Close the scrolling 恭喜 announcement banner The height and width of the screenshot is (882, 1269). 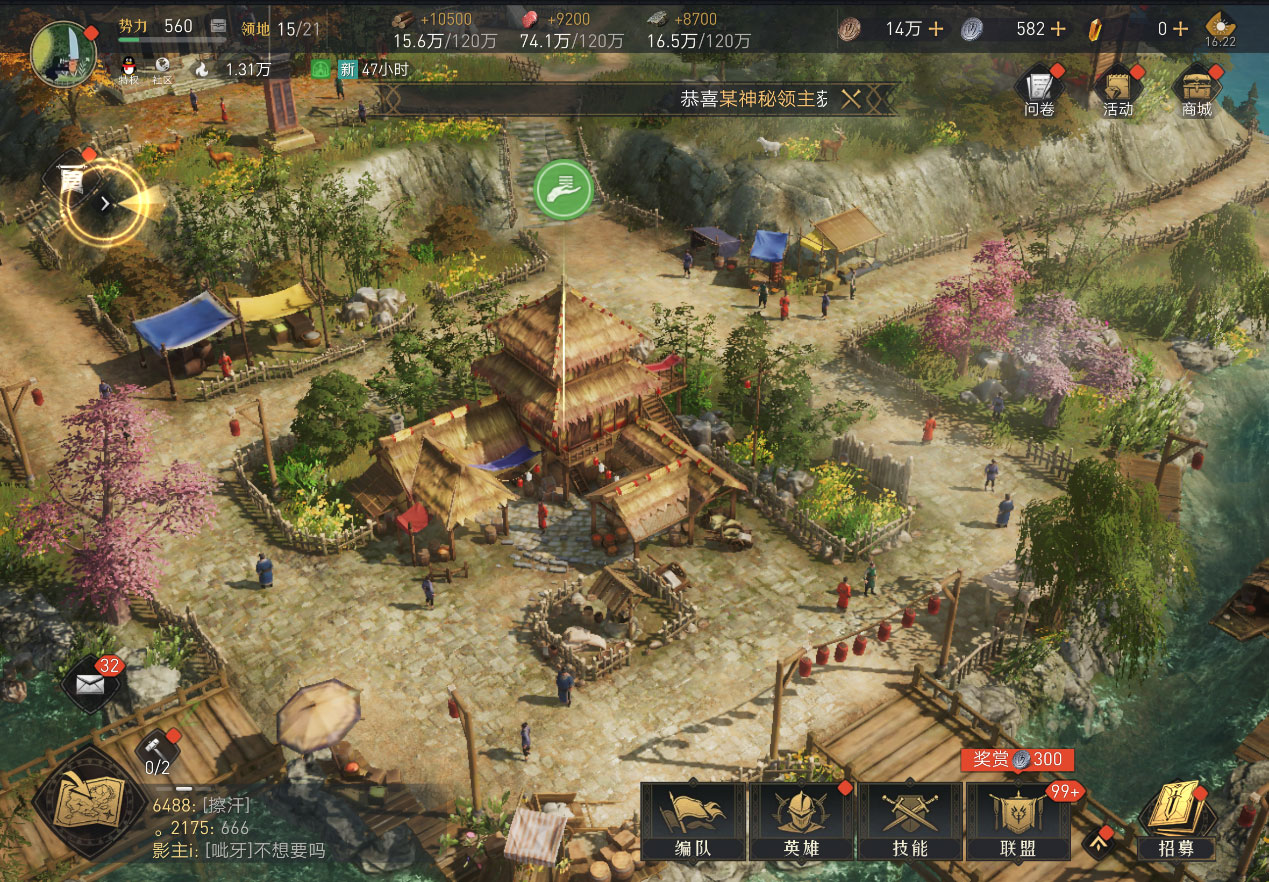point(852,99)
